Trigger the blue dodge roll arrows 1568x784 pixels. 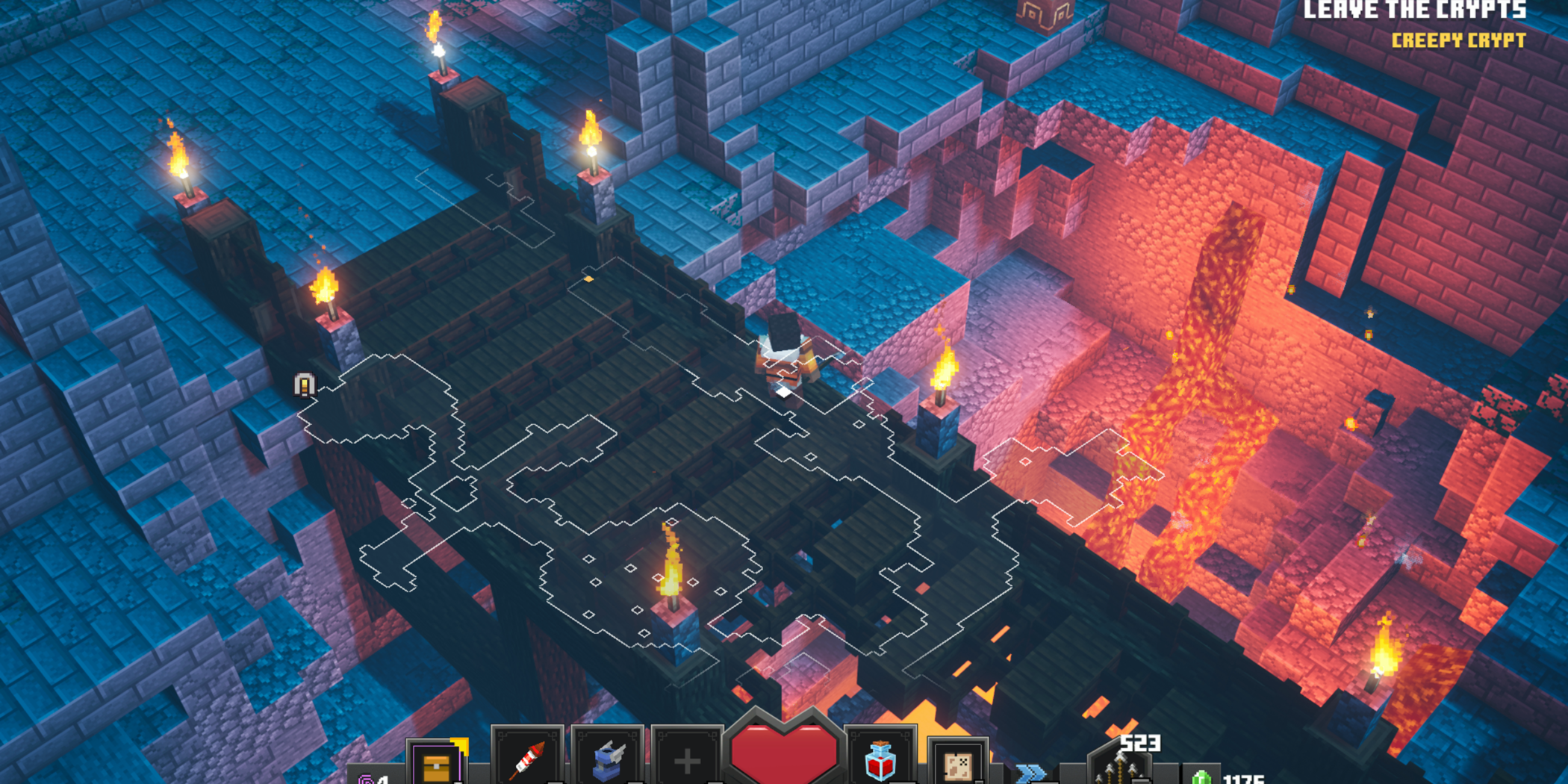tap(1031, 773)
